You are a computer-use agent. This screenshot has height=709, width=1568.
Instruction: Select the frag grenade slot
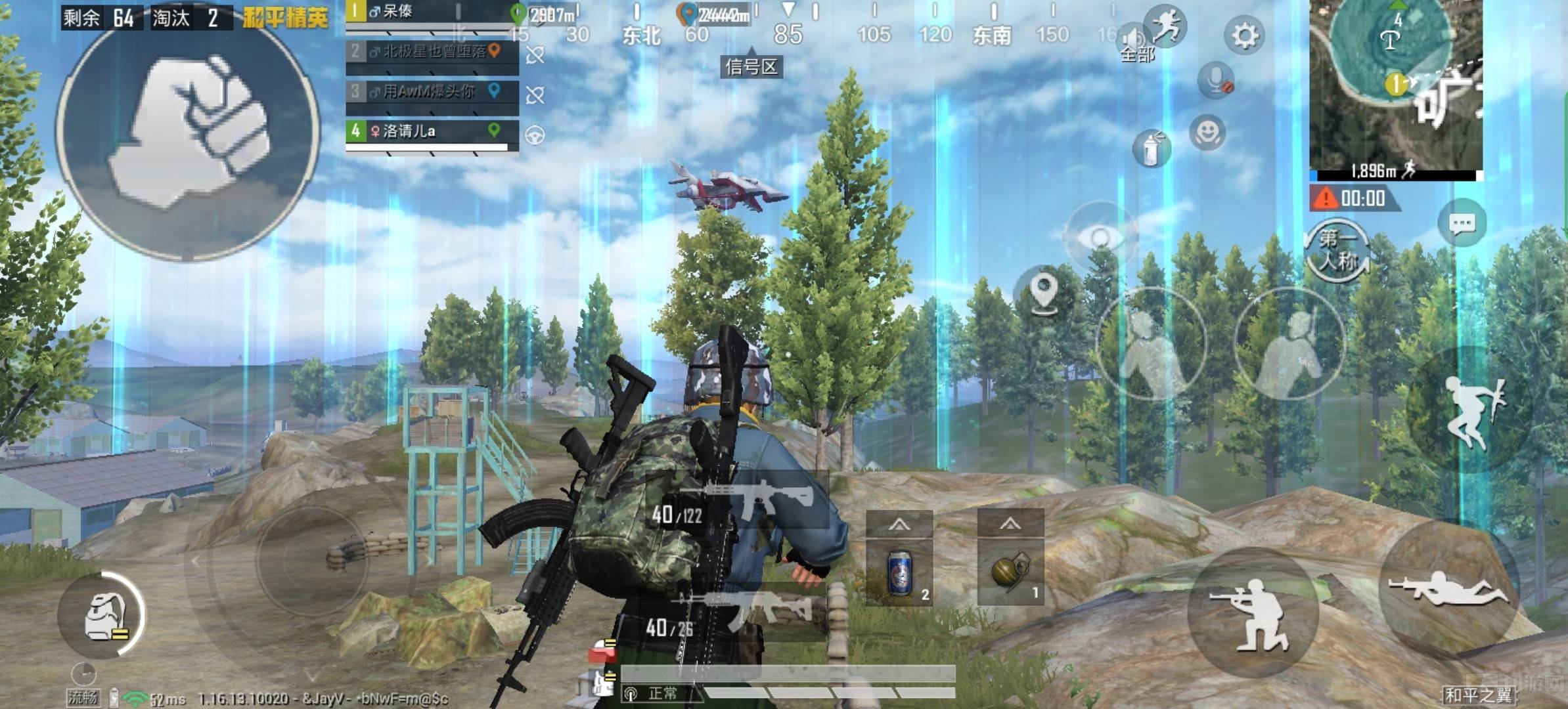pos(1010,572)
